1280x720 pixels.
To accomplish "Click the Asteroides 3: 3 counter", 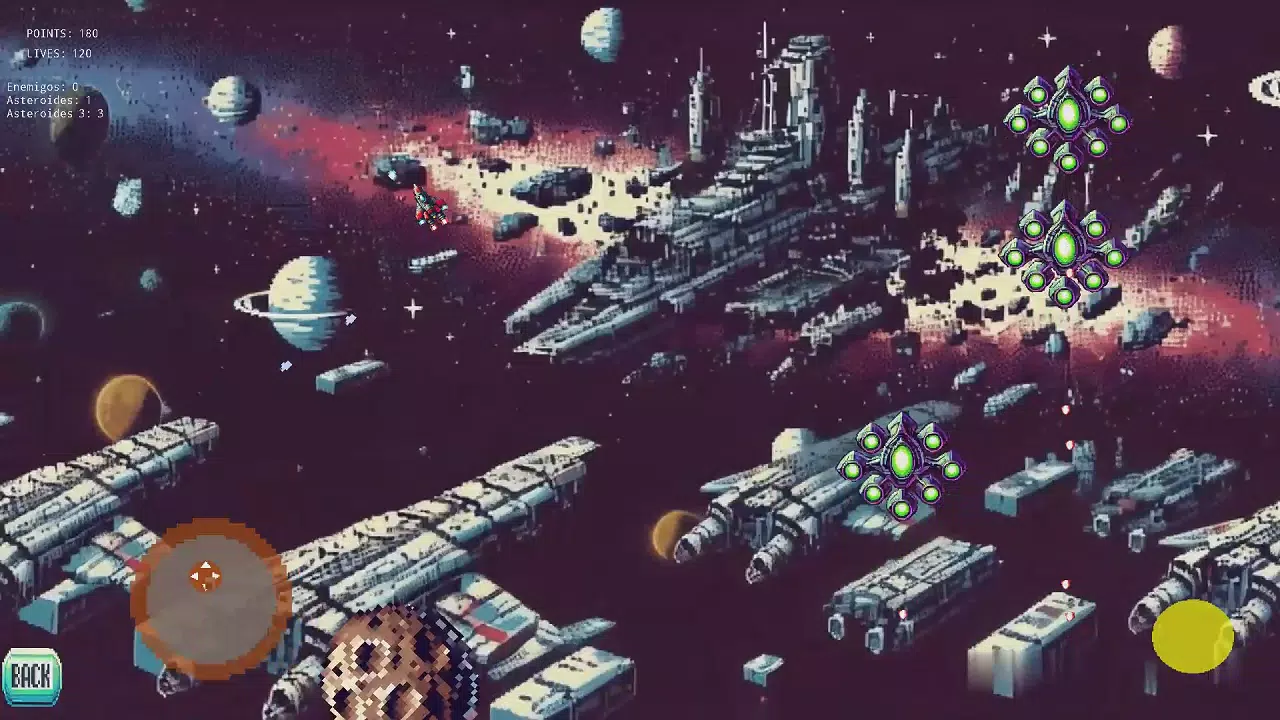I will [x=52, y=113].
